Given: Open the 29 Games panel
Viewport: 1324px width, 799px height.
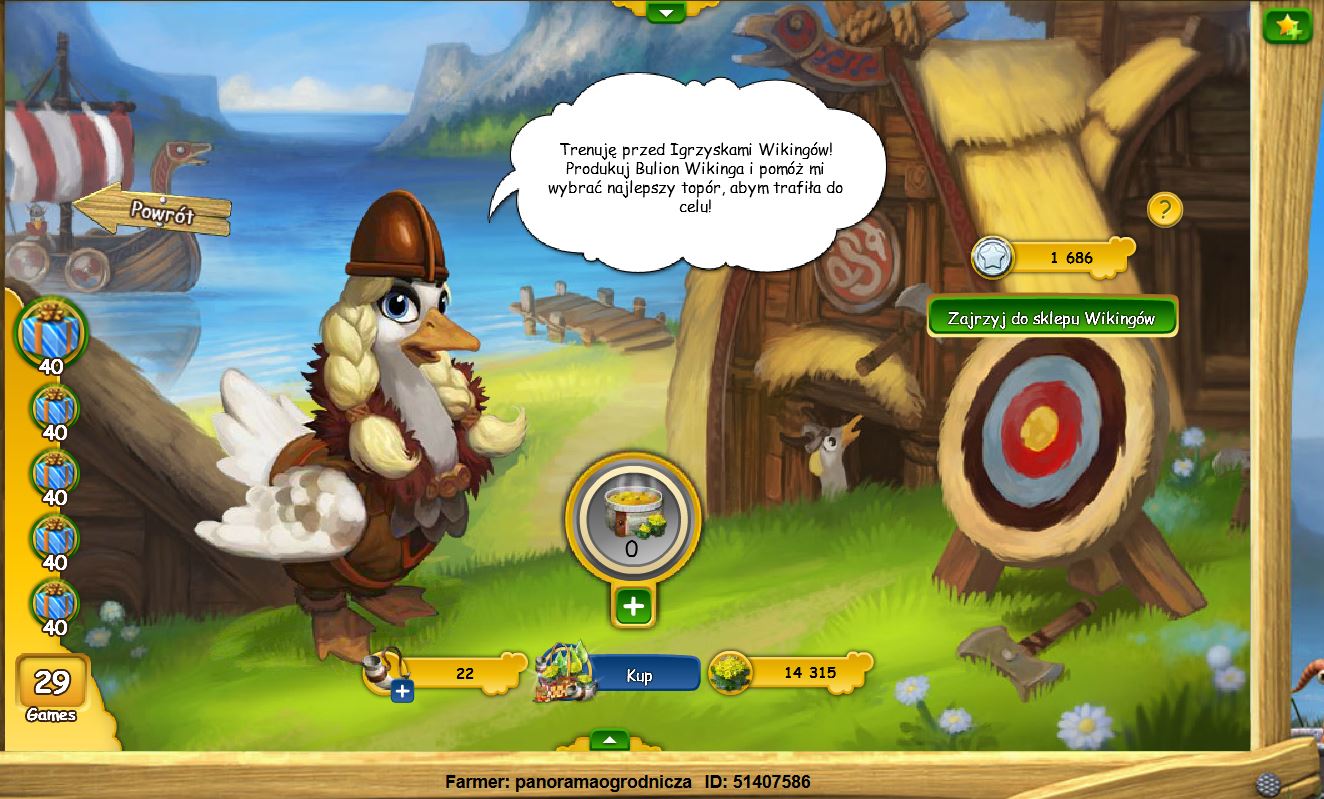Looking at the screenshot, I should tap(52, 688).
